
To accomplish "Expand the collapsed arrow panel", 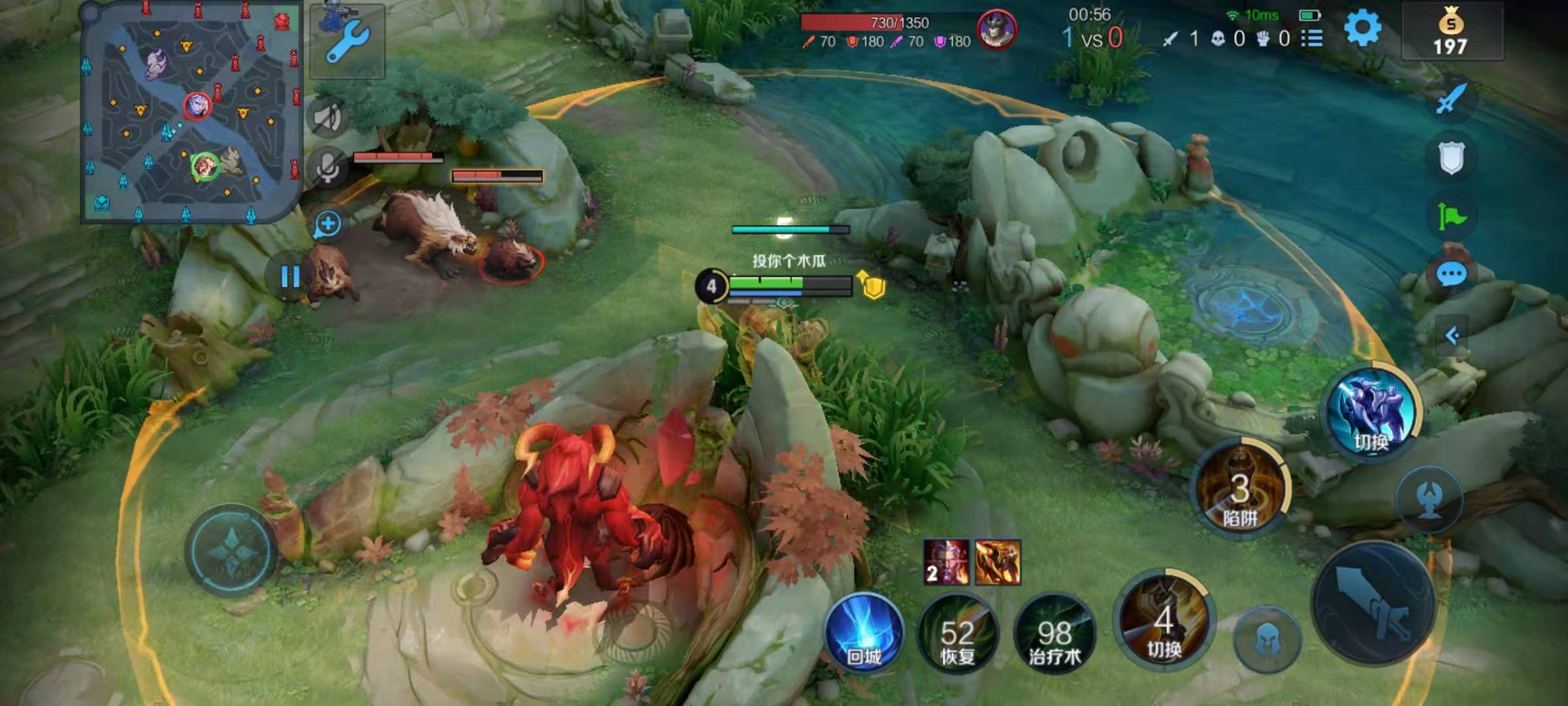I will (1452, 336).
